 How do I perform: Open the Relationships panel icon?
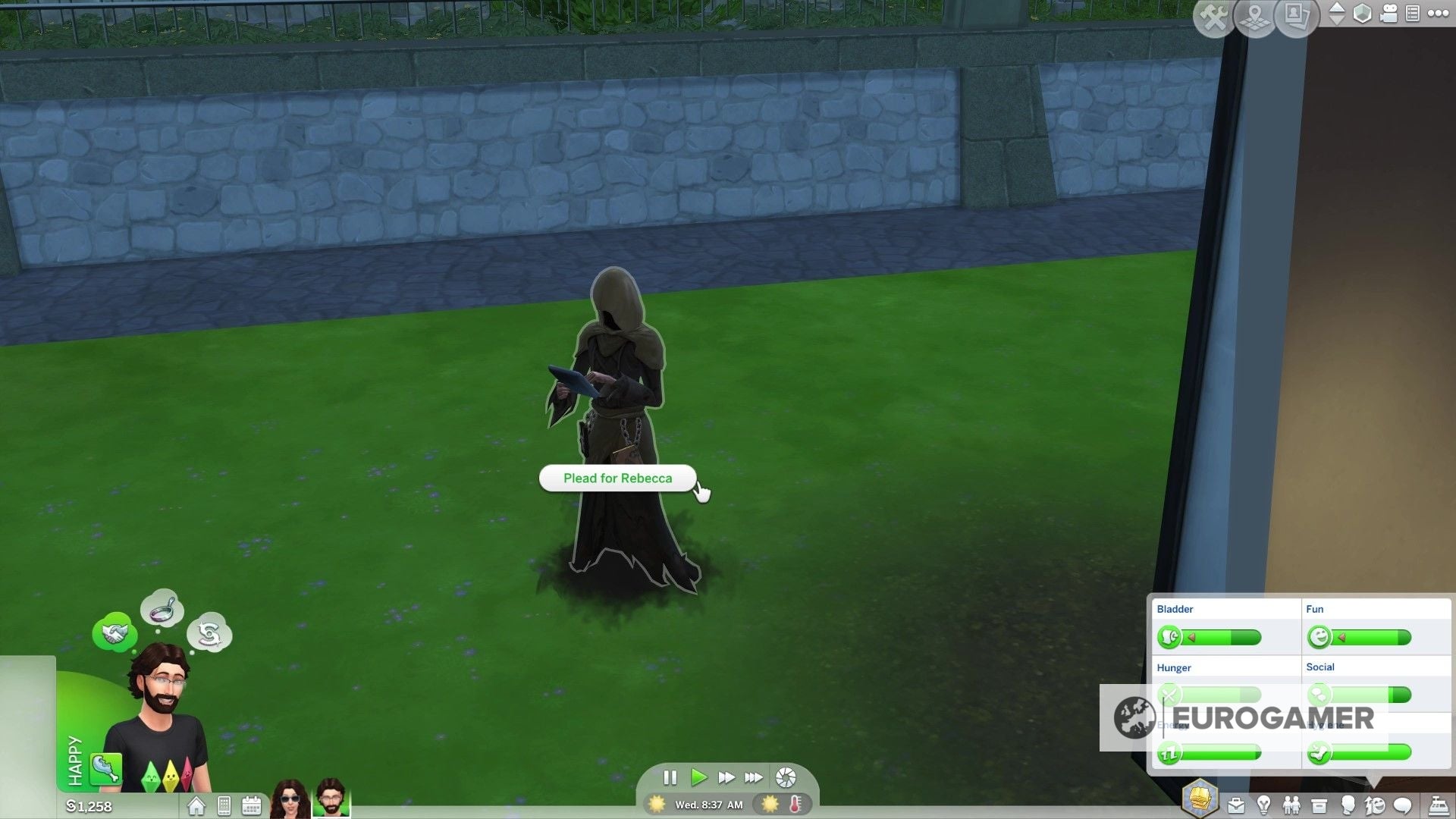[1291, 805]
